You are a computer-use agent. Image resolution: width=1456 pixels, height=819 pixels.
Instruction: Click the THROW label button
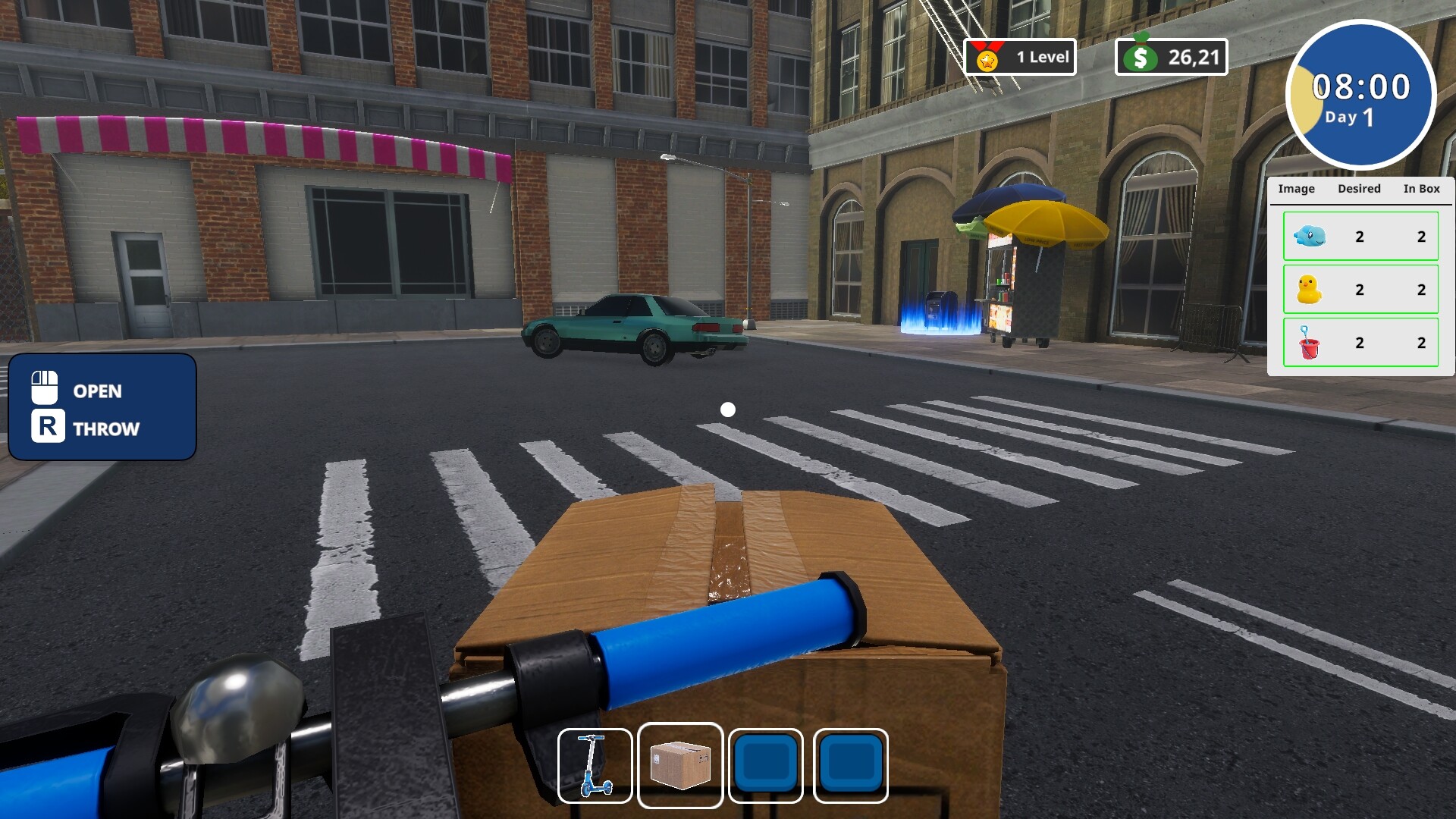click(105, 429)
